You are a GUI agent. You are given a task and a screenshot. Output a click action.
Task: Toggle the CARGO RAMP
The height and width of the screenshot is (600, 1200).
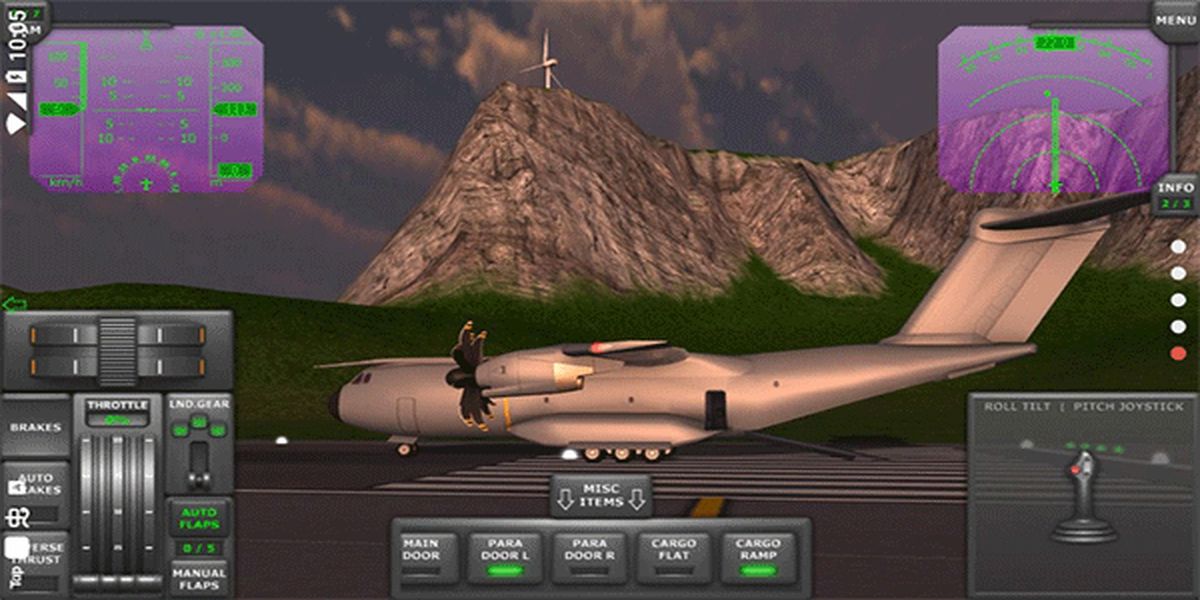(x=758, y=556)
